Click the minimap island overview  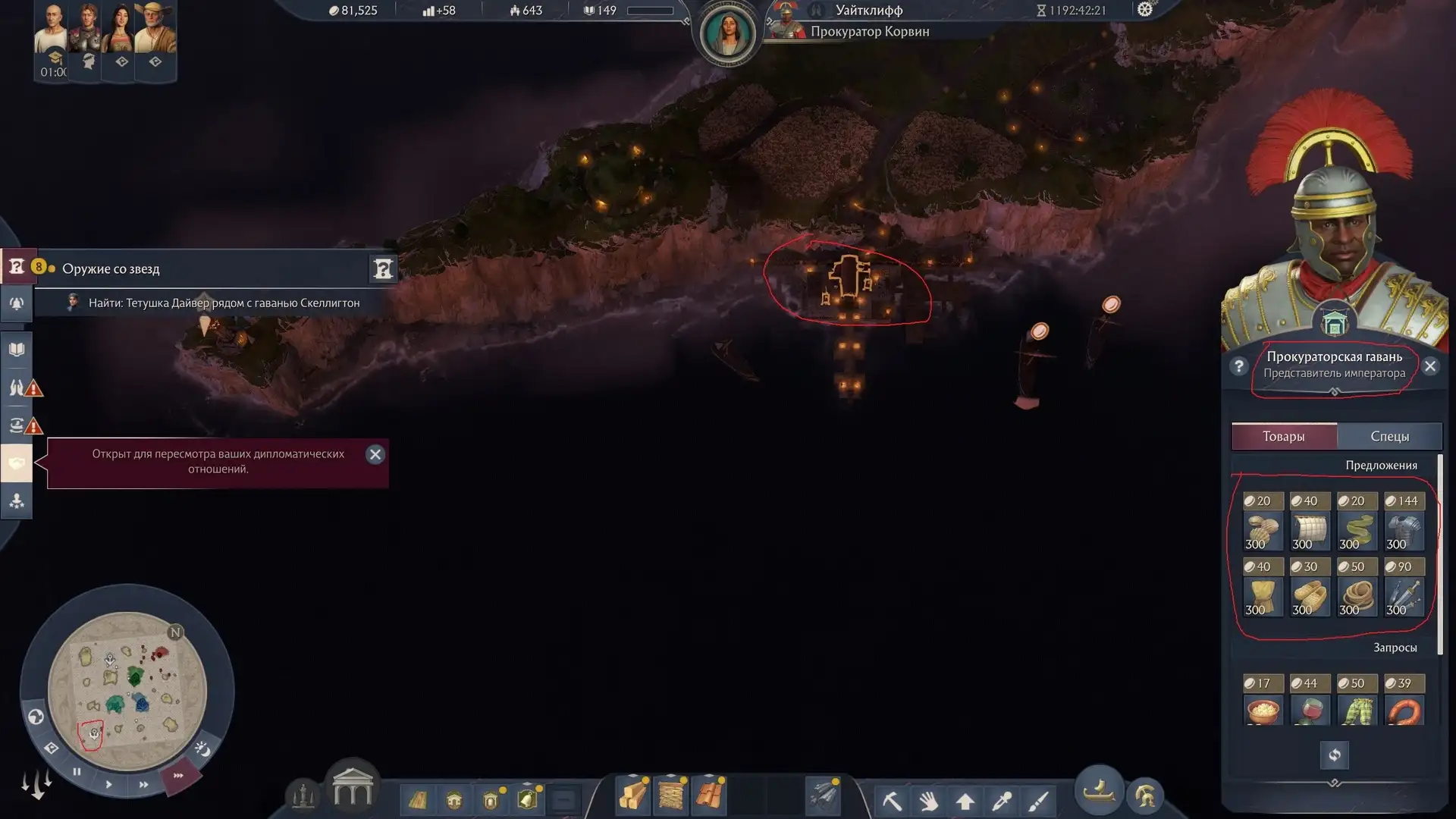(127, 691)
